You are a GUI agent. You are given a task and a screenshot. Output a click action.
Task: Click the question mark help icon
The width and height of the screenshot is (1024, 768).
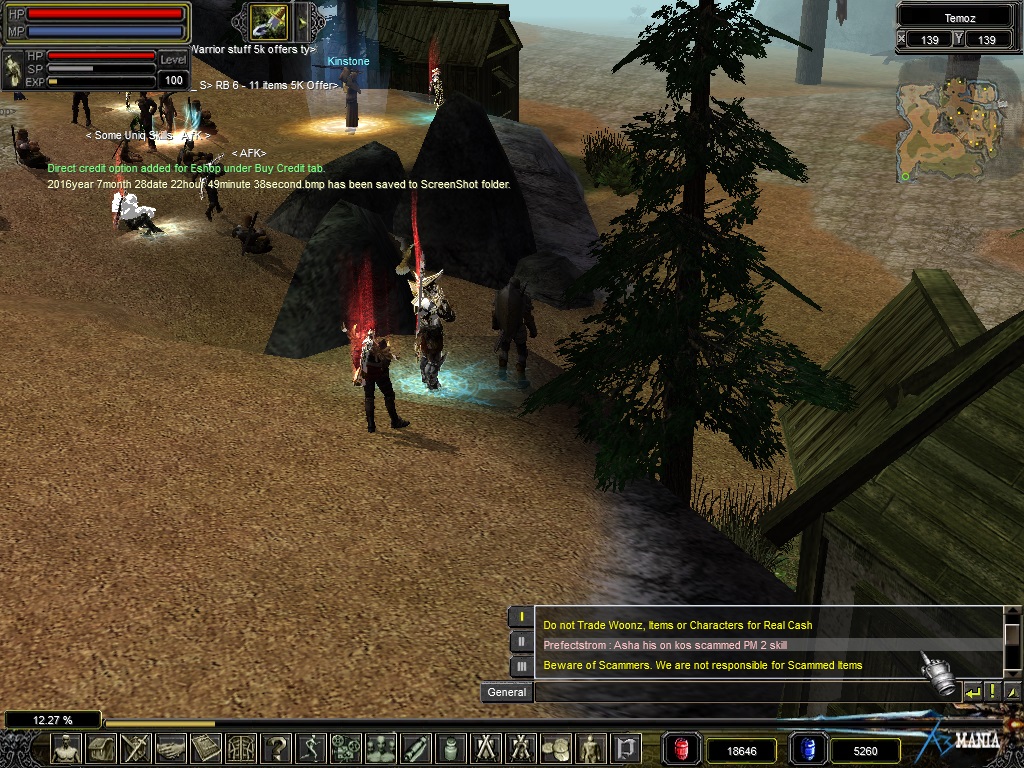point(277,748)
